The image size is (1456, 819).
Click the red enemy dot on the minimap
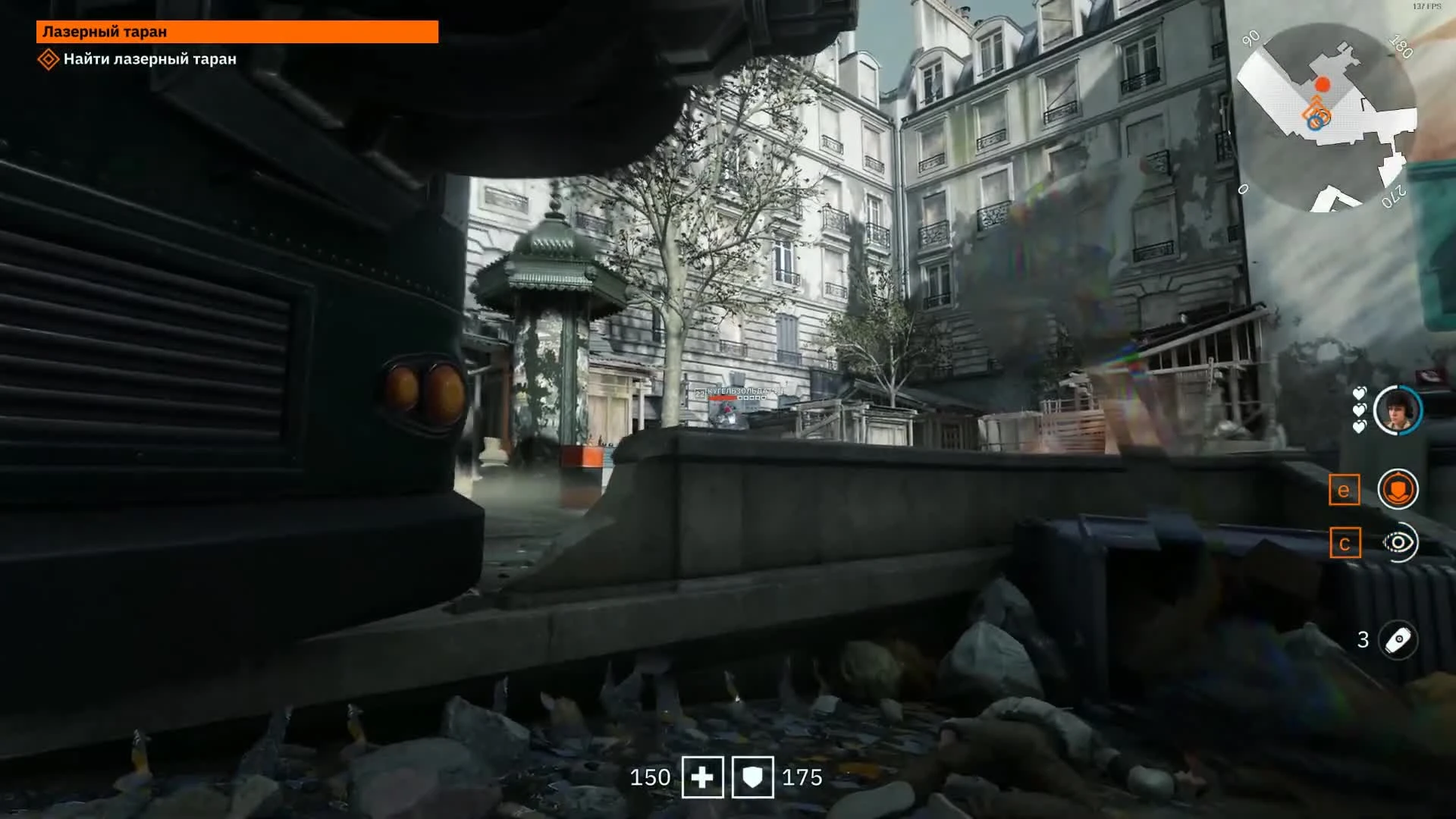tap(1321, 83)
